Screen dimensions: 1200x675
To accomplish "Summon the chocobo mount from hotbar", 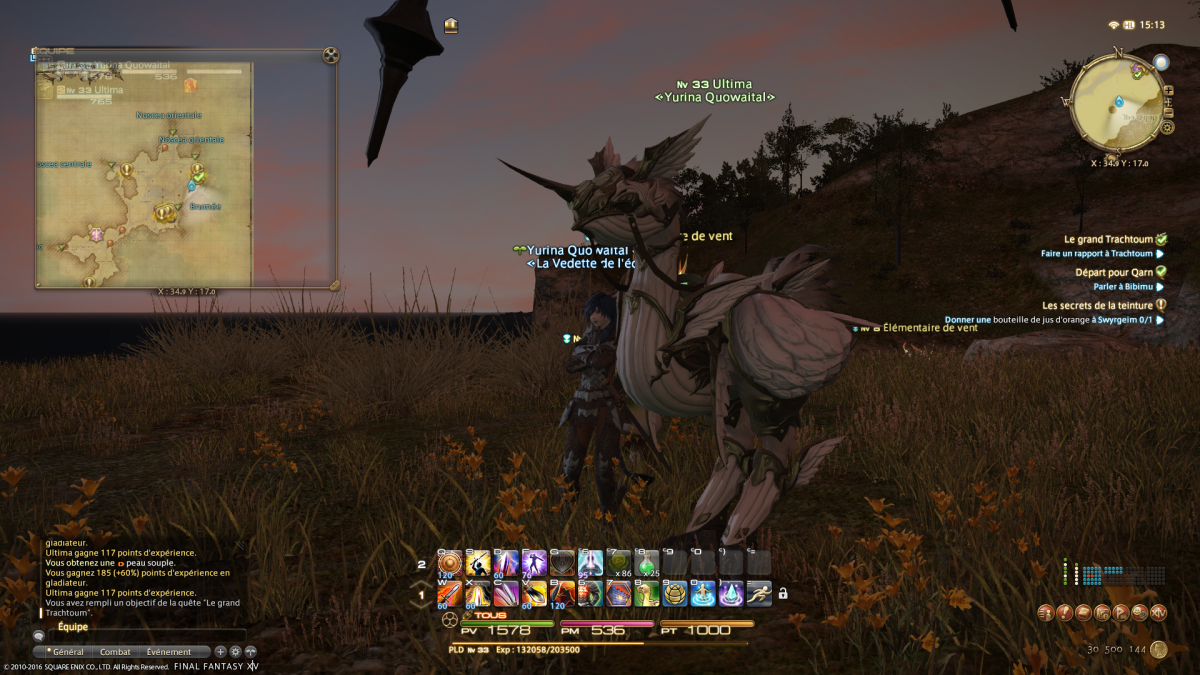I will click(x=646, y=593).
